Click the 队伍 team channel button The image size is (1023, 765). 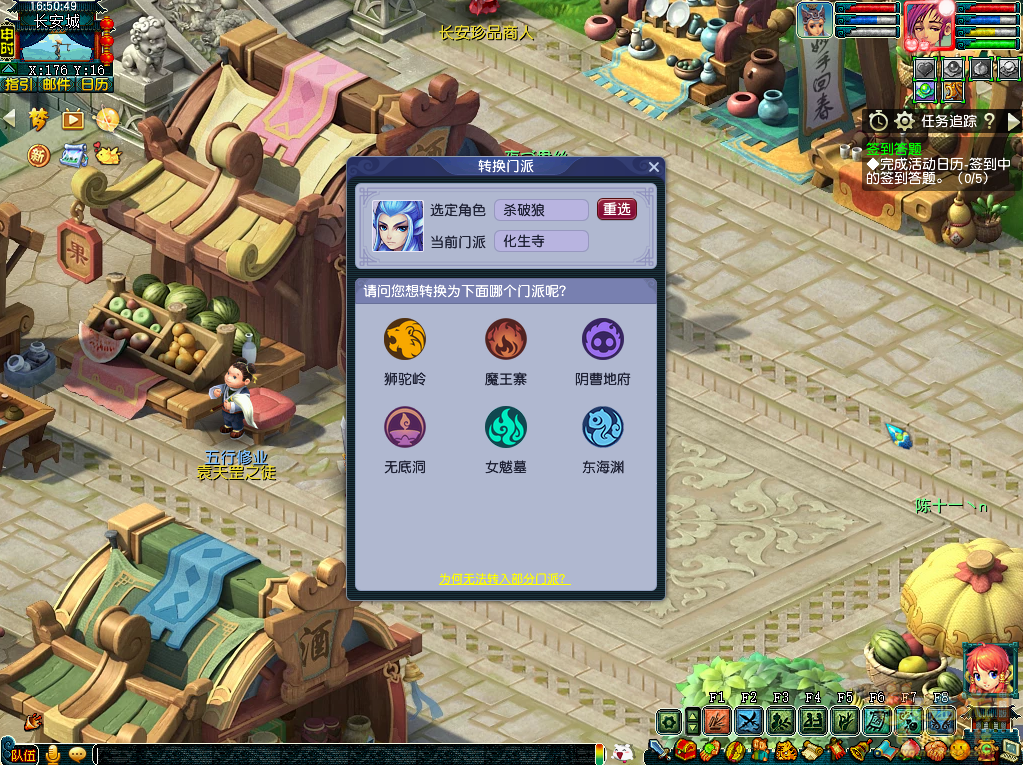[24, 754]
